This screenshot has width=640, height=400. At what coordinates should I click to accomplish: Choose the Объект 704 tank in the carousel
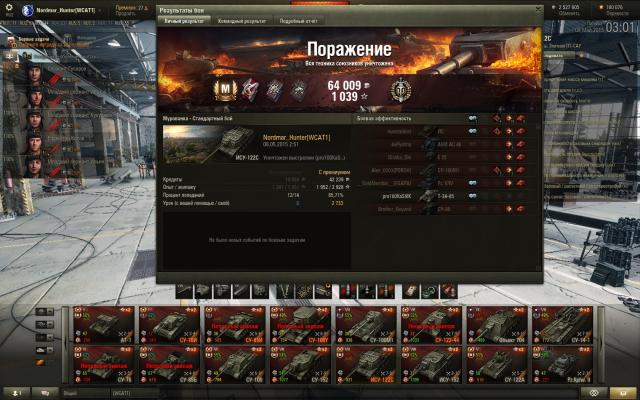496,324
